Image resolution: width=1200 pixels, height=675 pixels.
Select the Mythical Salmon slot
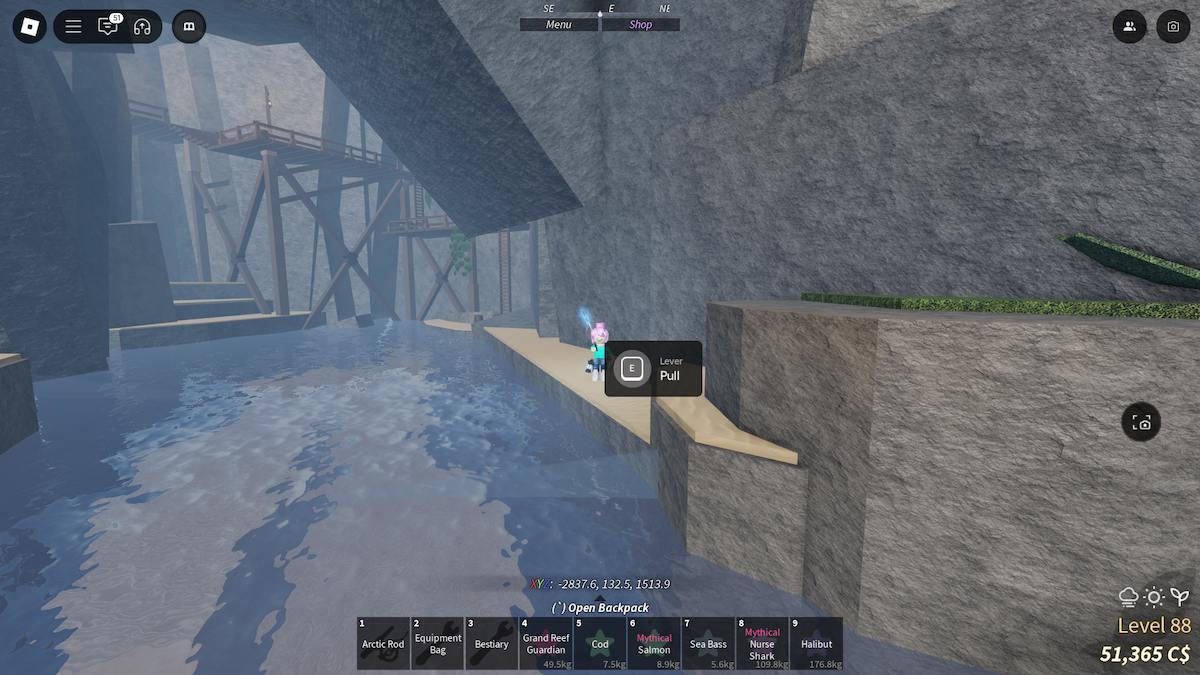[654, 643]
